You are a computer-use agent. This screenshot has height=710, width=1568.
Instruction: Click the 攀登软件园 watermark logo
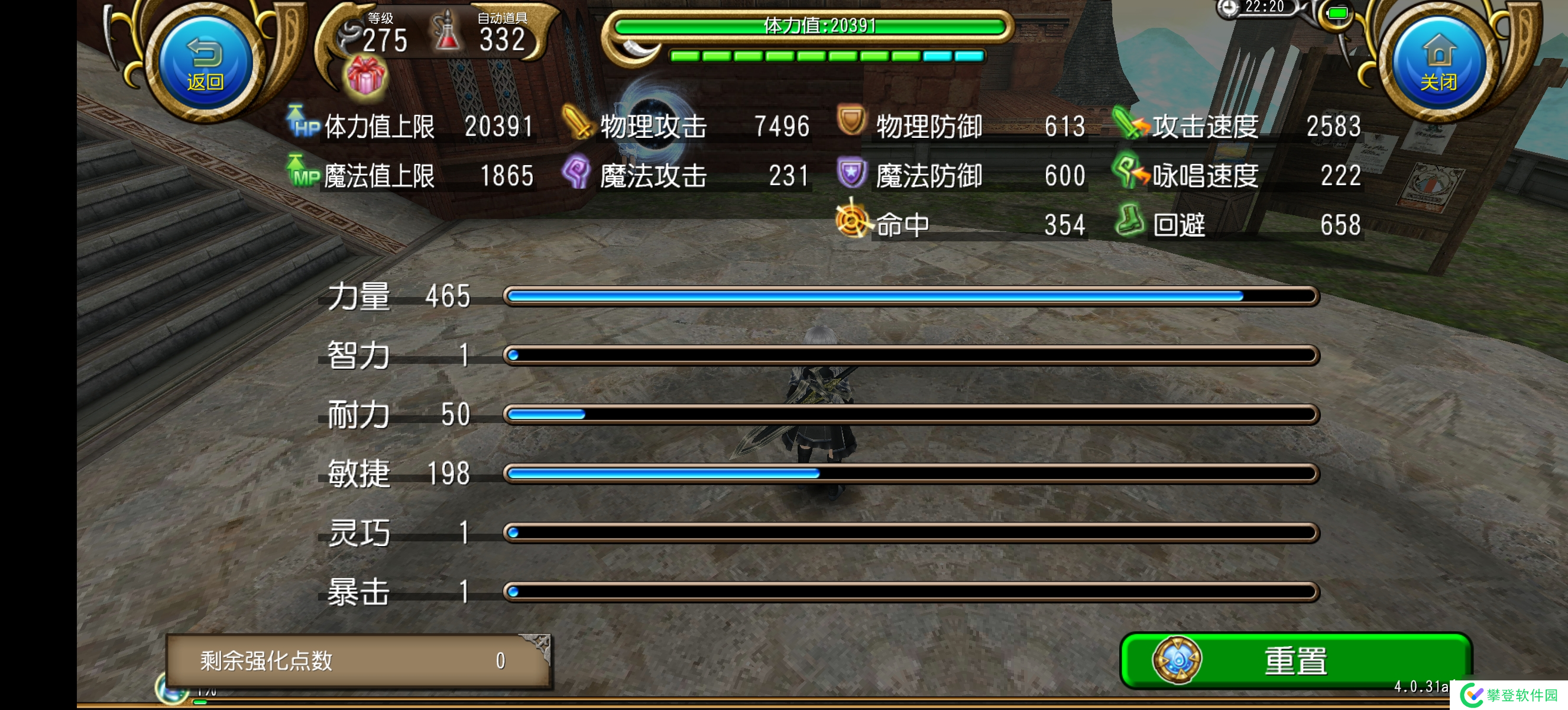tap(1509, 695)
